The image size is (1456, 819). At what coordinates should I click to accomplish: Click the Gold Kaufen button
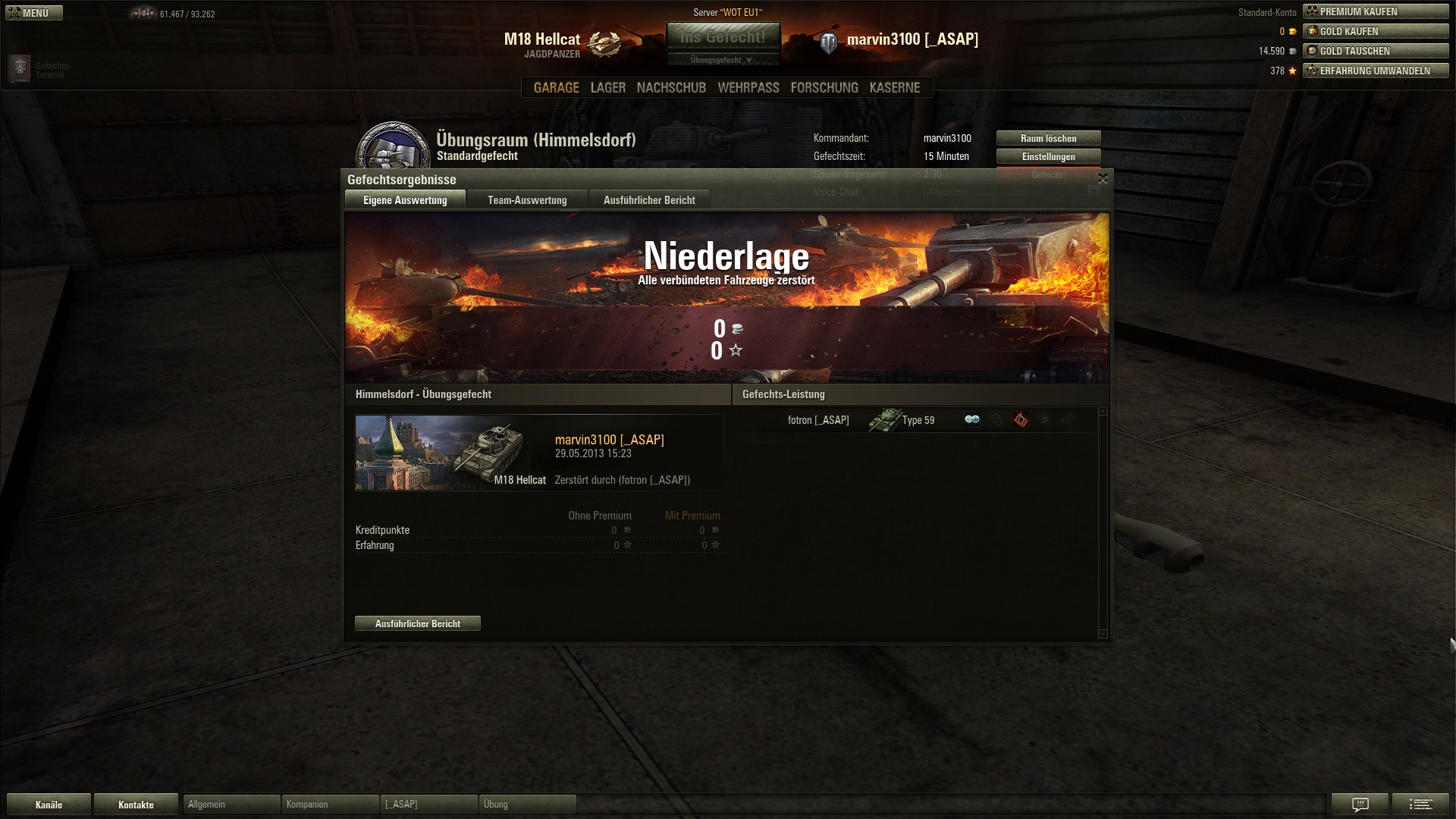click(x=1376, y=31)
